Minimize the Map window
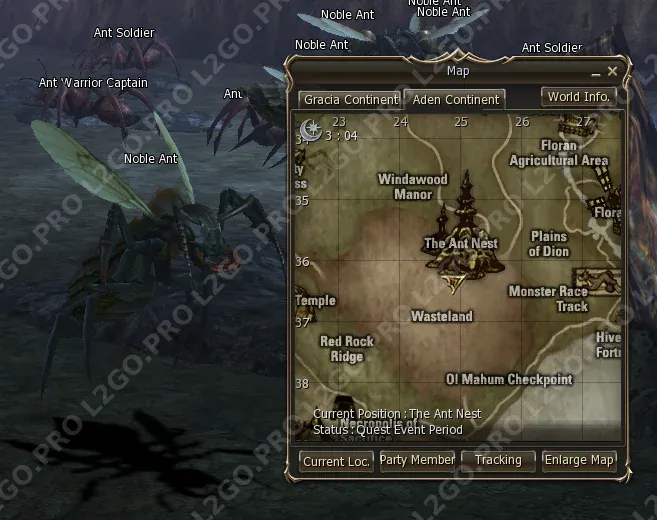This screenshot has width=657, height=520. coord(596,73)
